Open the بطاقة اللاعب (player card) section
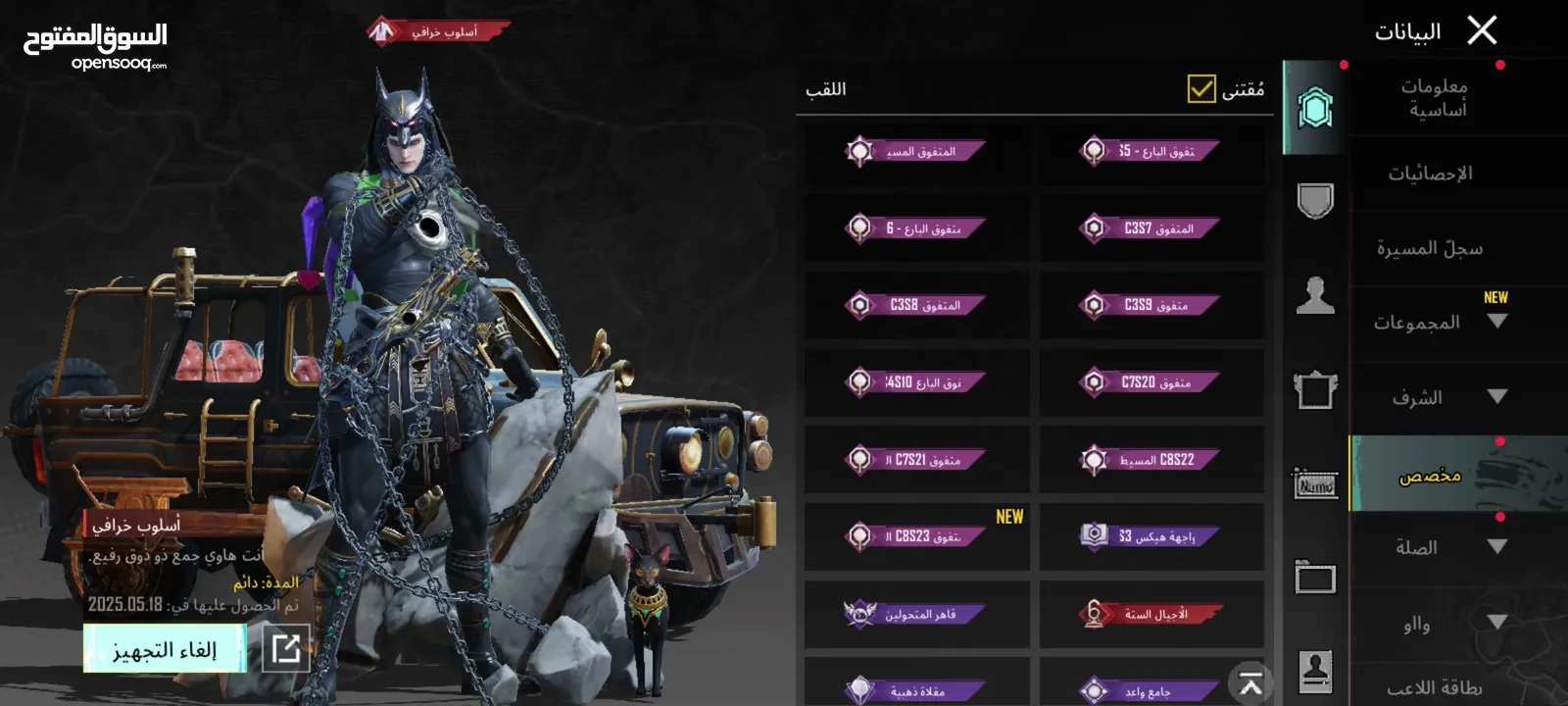The height and width of the screenshot is (706, 1568). click(x=1434, y=688)
